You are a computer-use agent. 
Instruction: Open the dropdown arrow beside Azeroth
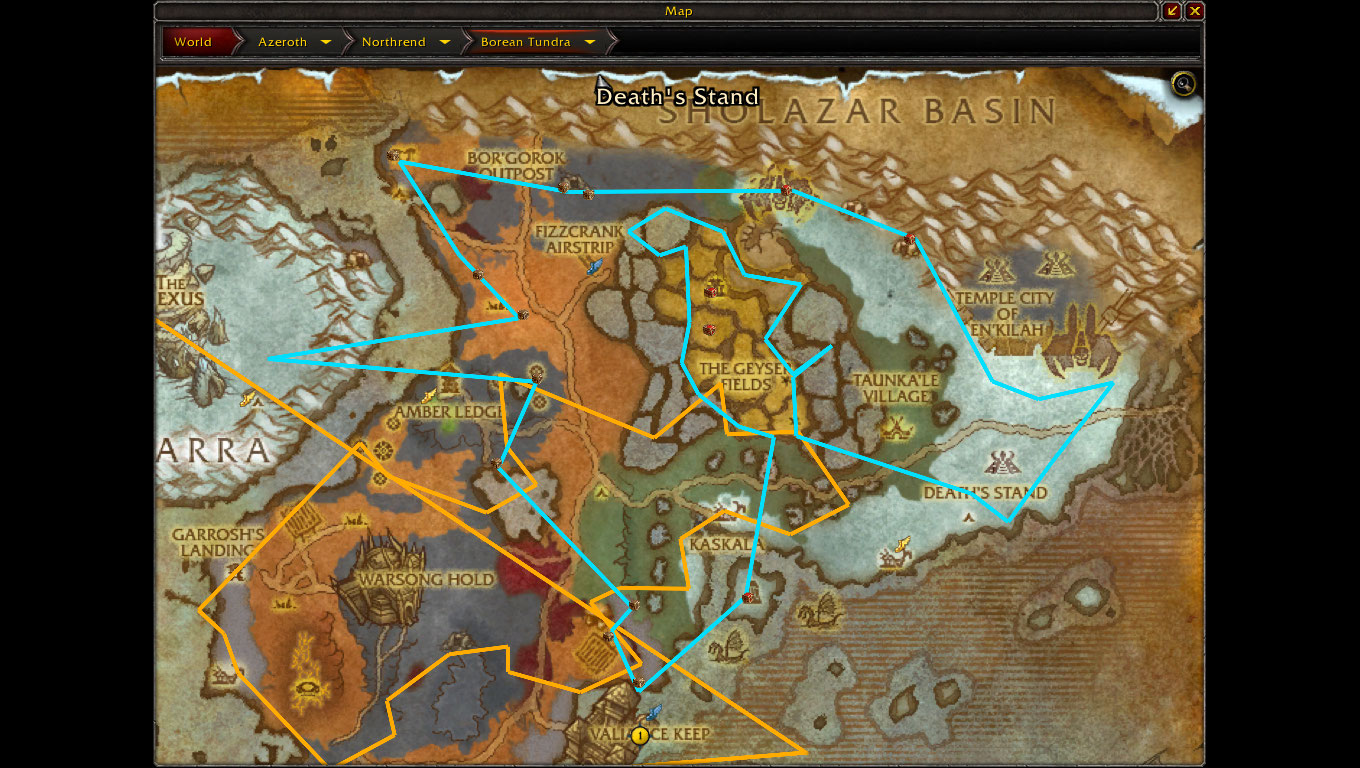tap(326, 42)
